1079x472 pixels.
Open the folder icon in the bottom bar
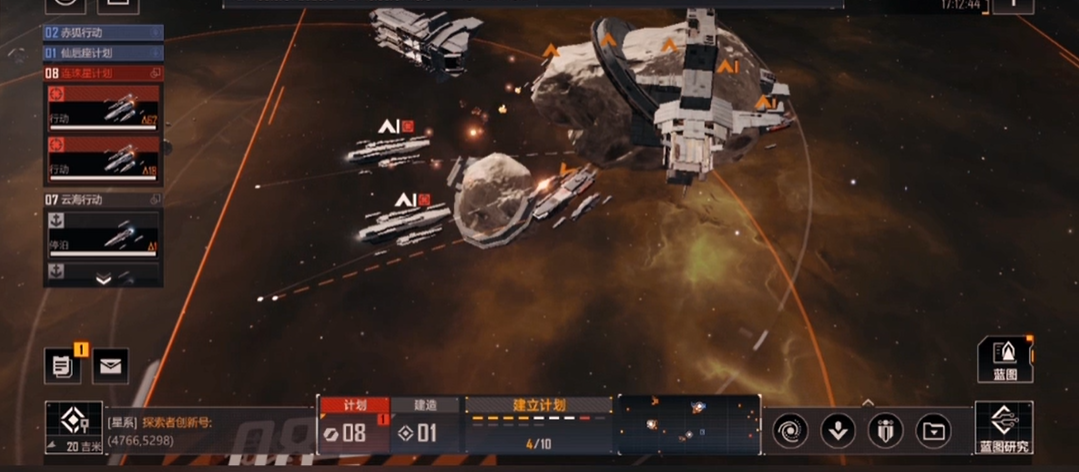[x=933, y=431]
